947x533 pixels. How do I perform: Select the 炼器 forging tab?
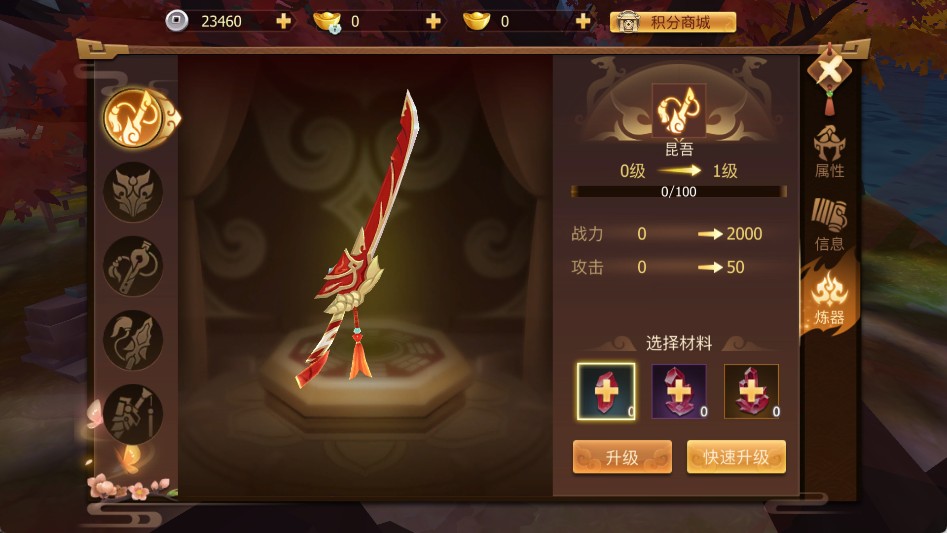[x=829, y=300]
